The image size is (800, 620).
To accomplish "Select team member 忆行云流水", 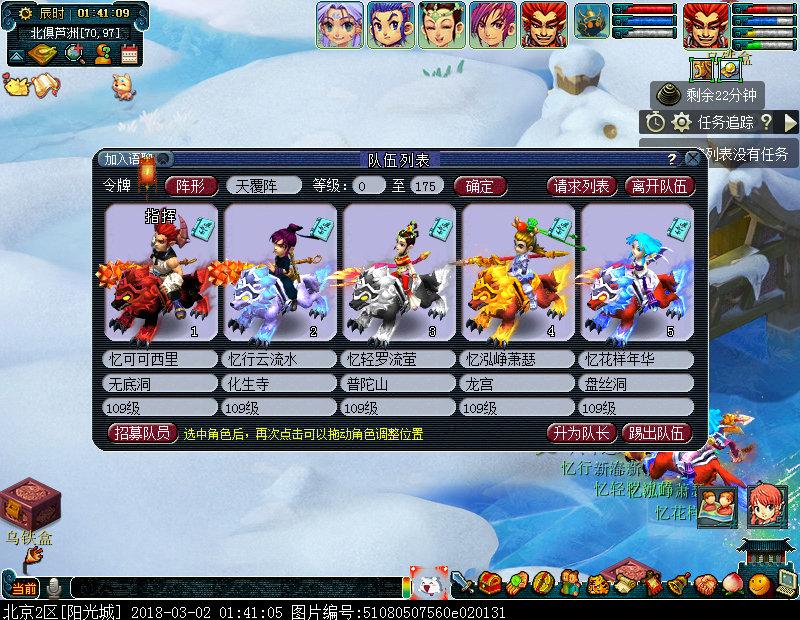I will [279, 272].
